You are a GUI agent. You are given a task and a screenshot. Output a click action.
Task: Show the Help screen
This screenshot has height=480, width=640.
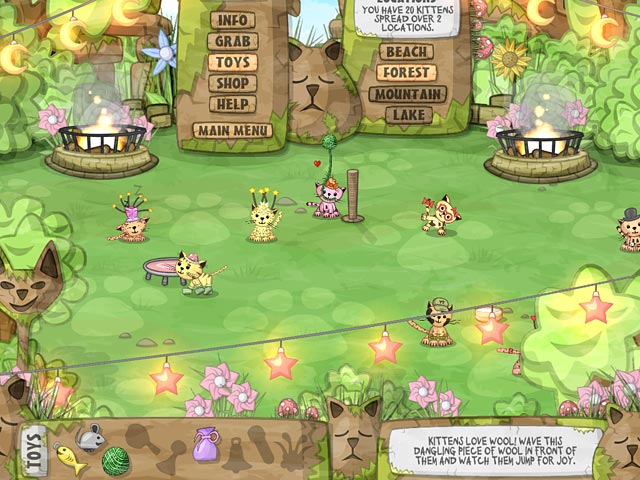(232, 104)
